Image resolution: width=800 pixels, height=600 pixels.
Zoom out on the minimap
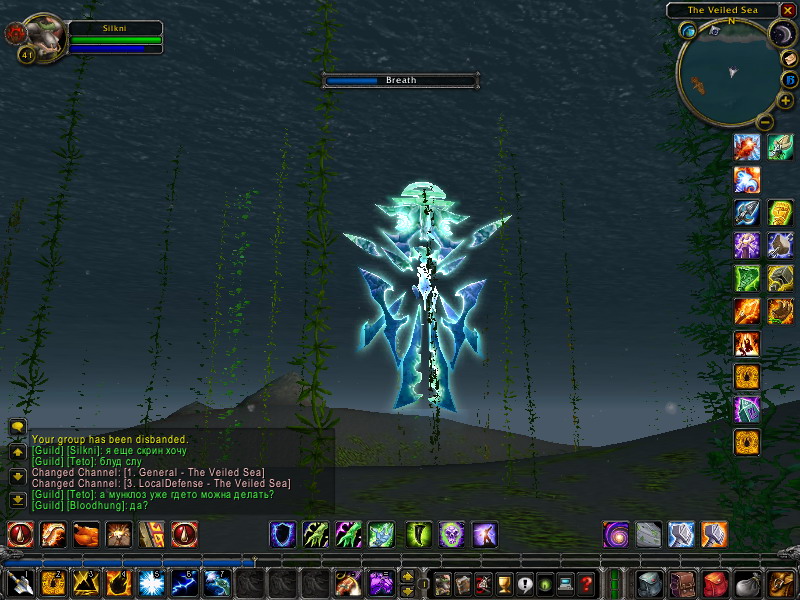coord(765,121)
